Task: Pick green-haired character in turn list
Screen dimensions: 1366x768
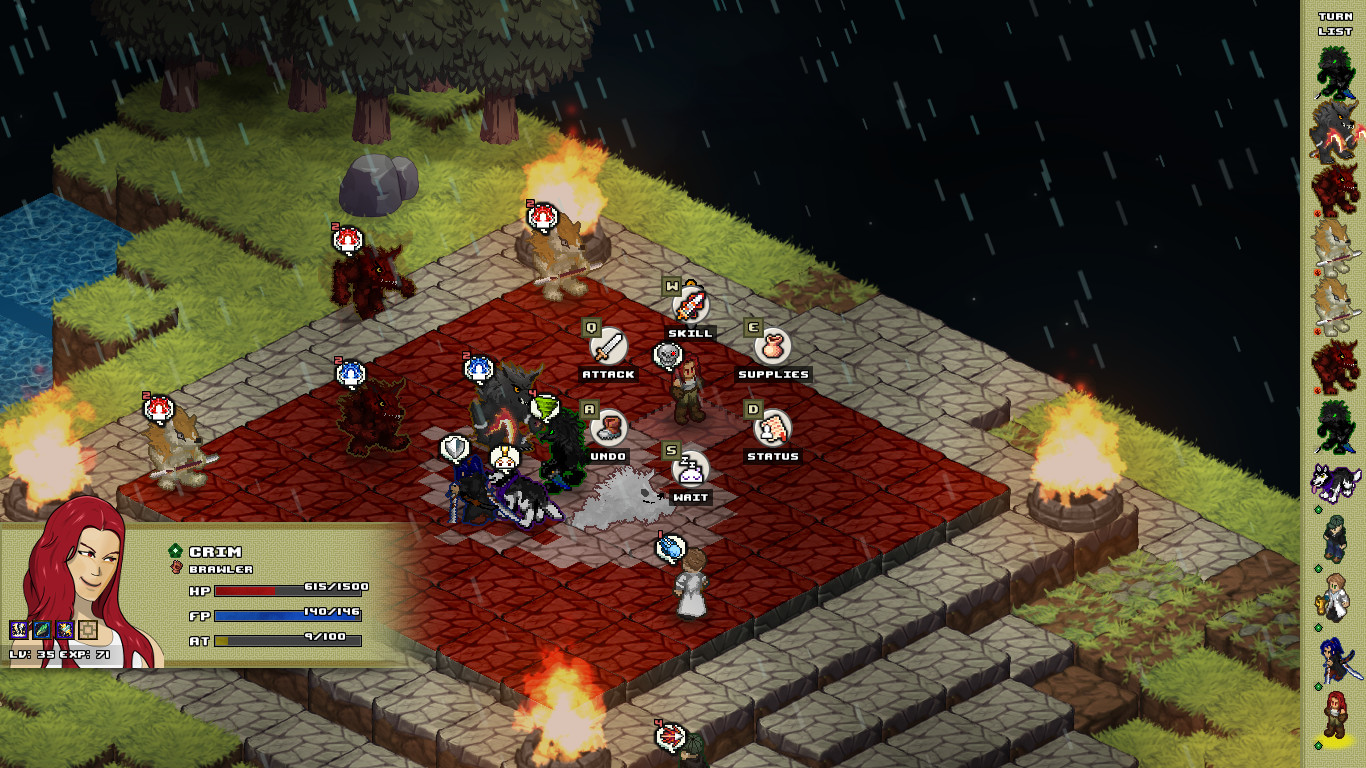Action: [1335, 540]
